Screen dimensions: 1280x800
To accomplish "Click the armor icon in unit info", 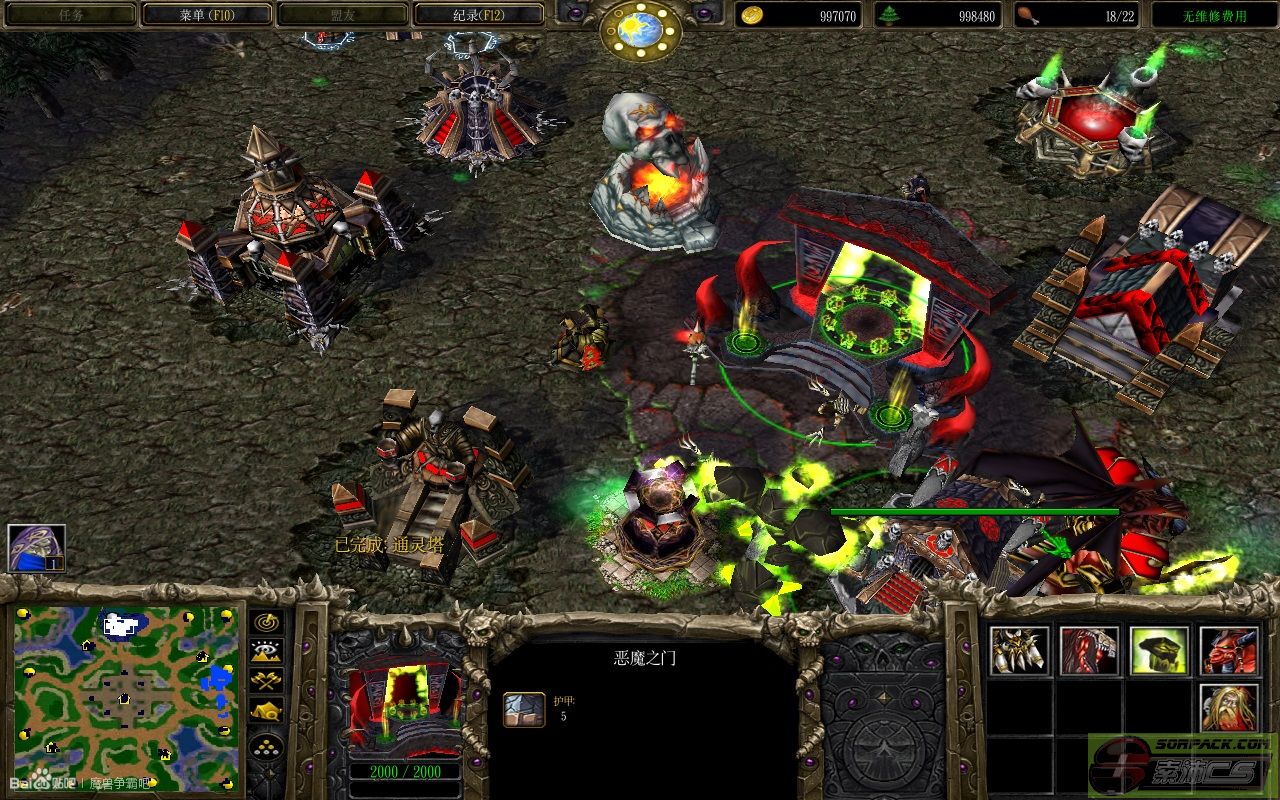I will click(523, 709).
